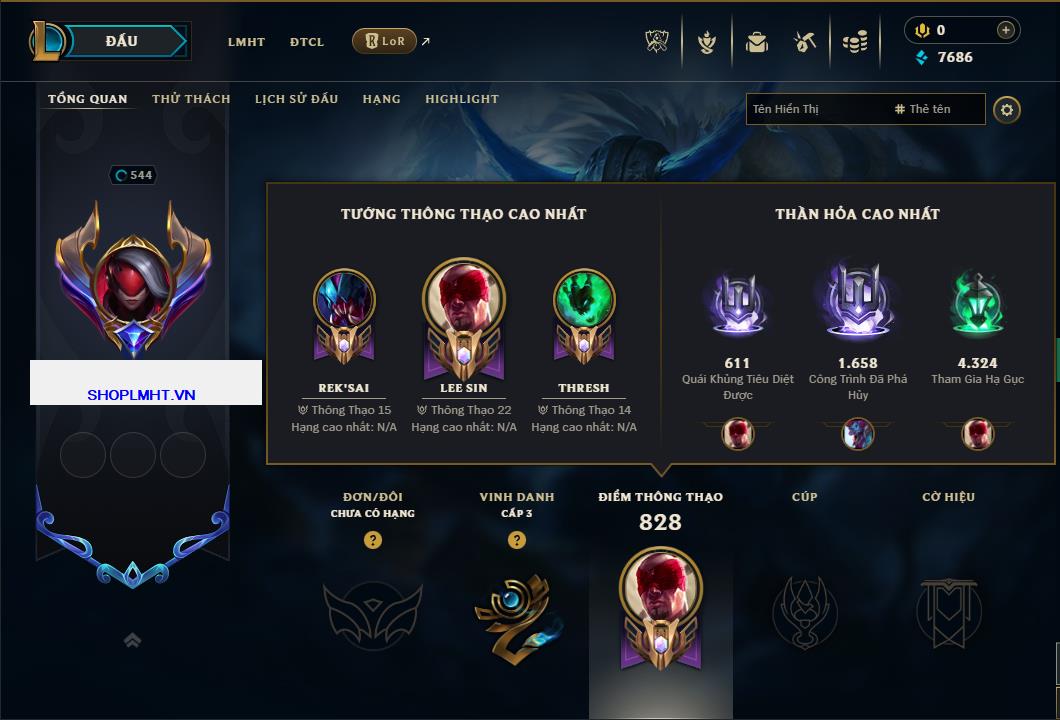Open the Clash trophy icon
1060x720 pixels.
click(x=657, y=42)
